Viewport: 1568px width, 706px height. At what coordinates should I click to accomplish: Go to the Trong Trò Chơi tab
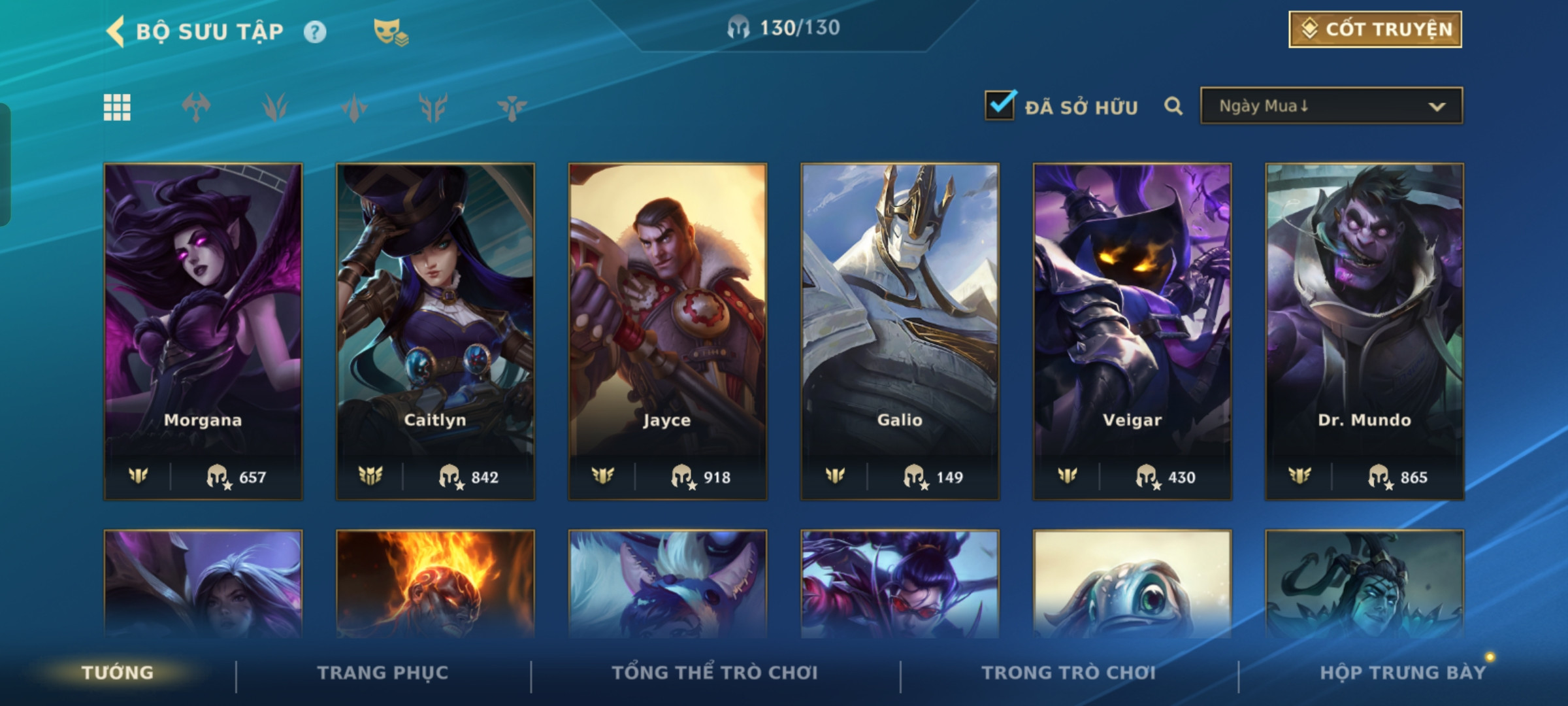point(1068,673)
